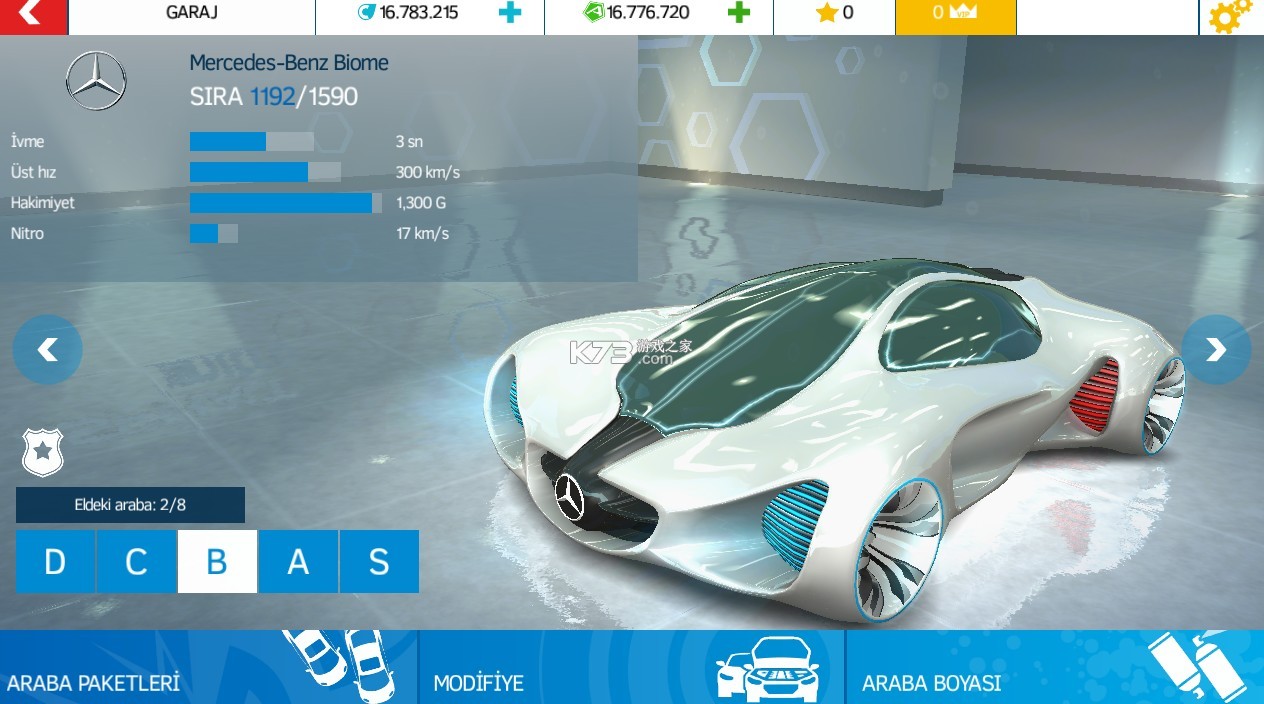
Task: Open Araba Paketleri car packs
Action: 208,667
